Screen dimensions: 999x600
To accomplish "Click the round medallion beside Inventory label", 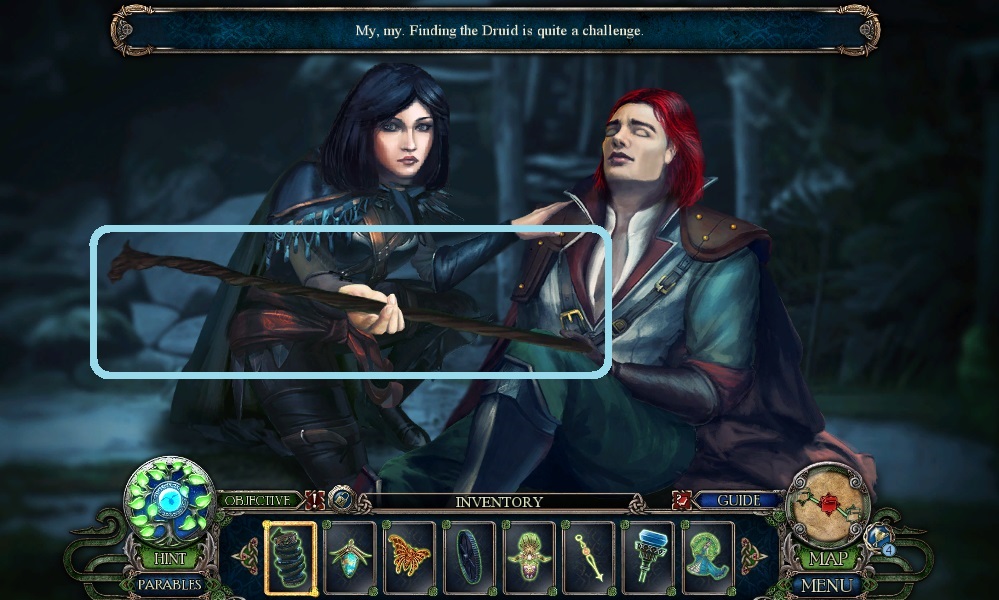I will (x=342, y=498).
